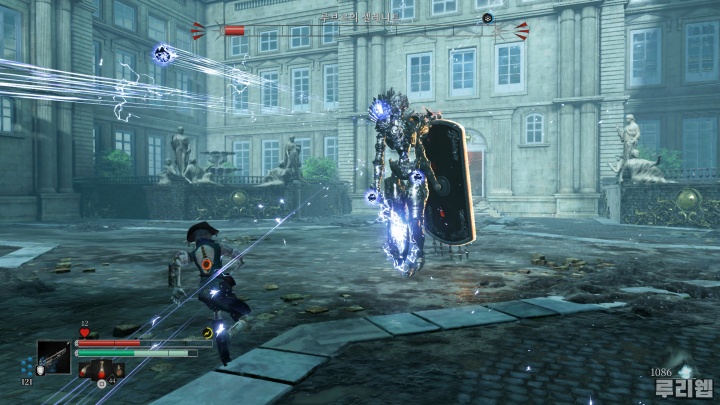Click the status marker on the boss bar
The height and width of the screenshot is (405, 720).
click(x=487, y=18)
